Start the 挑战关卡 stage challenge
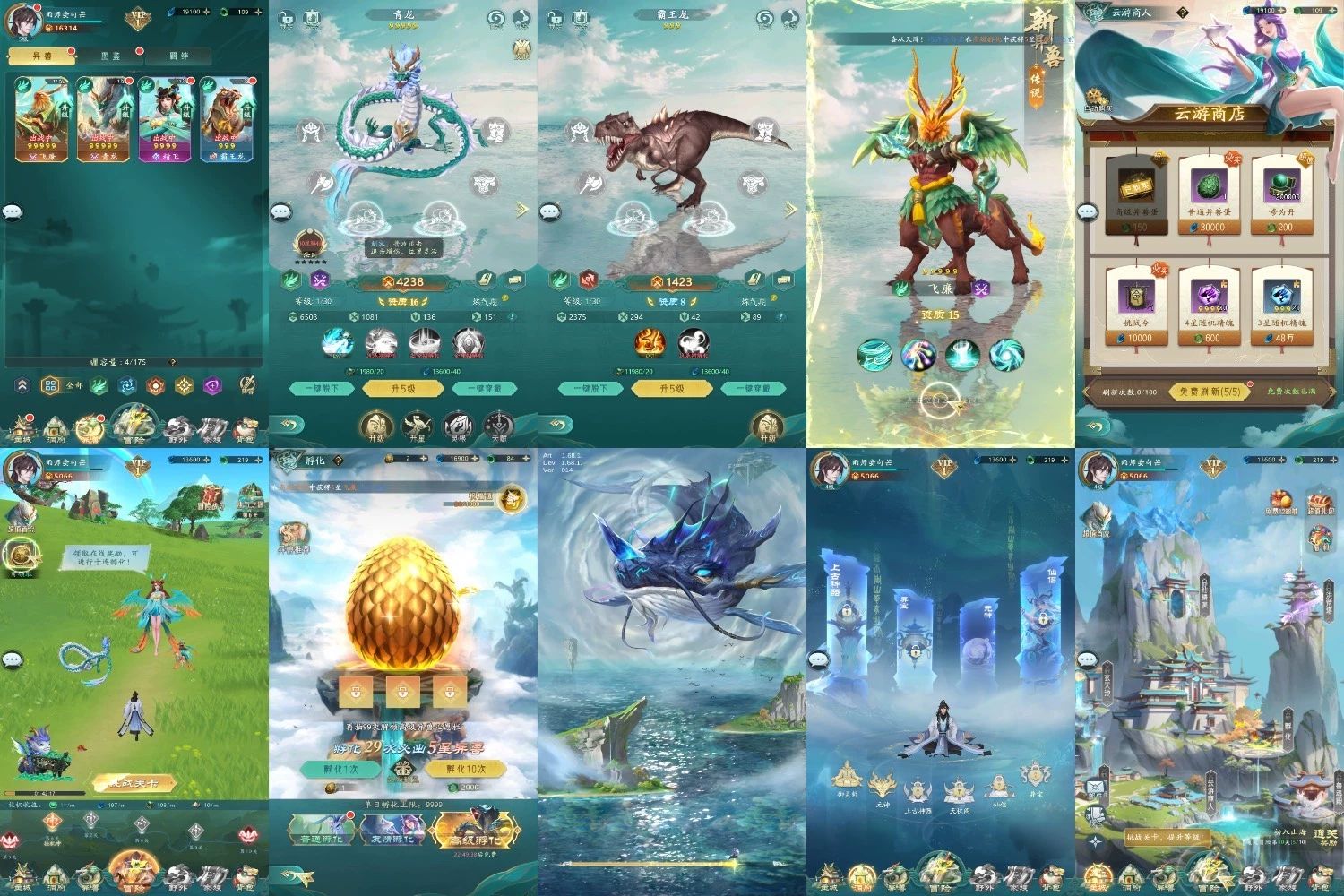The height and width of the screenshot is (896, 1344). (x=136, y=783)
